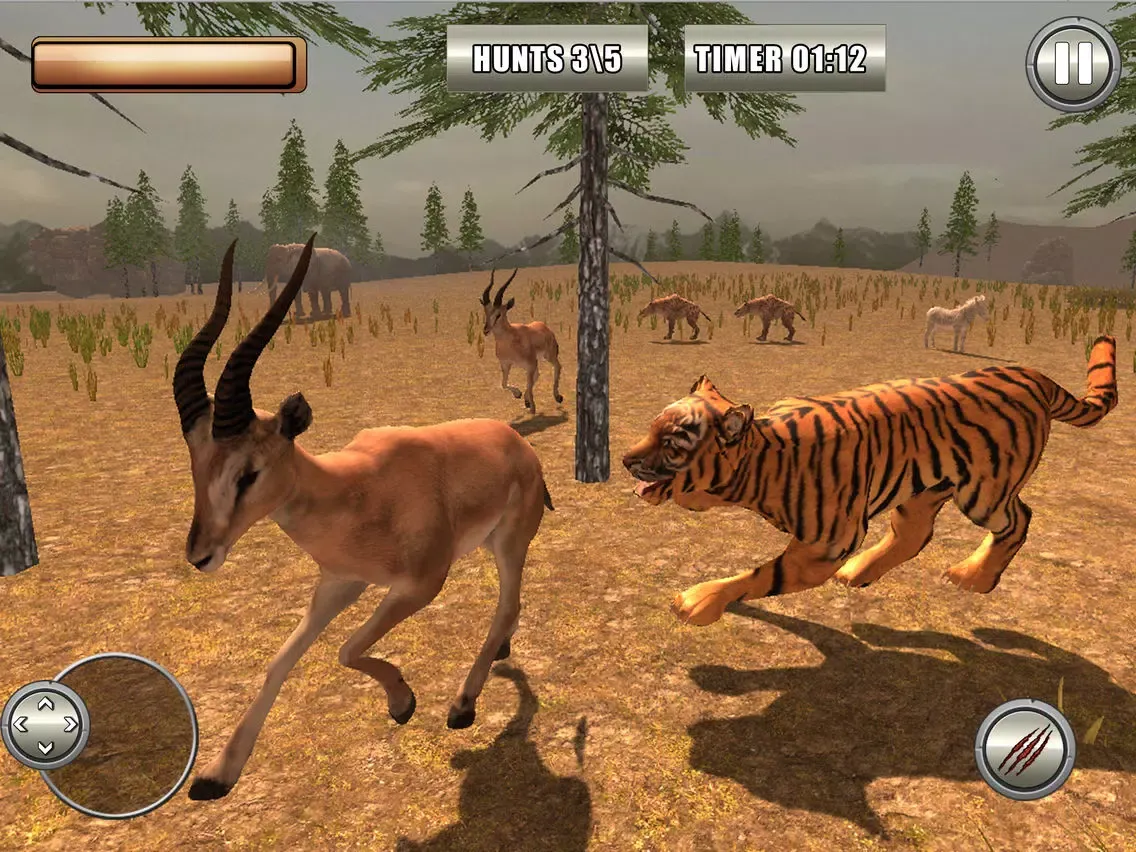Tap the claw attack button
1136x852 pixels.
(1025, 749)
